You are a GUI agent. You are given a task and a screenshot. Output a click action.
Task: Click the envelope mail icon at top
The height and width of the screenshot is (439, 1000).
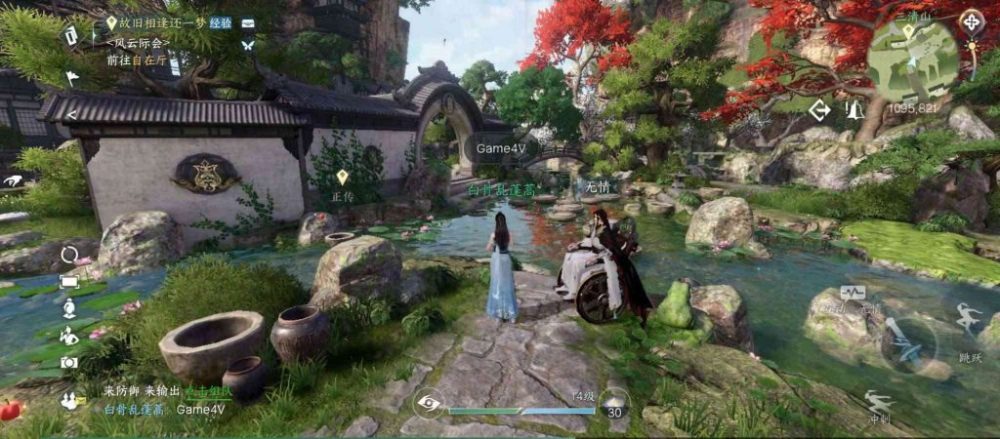[x=247, y=22]
